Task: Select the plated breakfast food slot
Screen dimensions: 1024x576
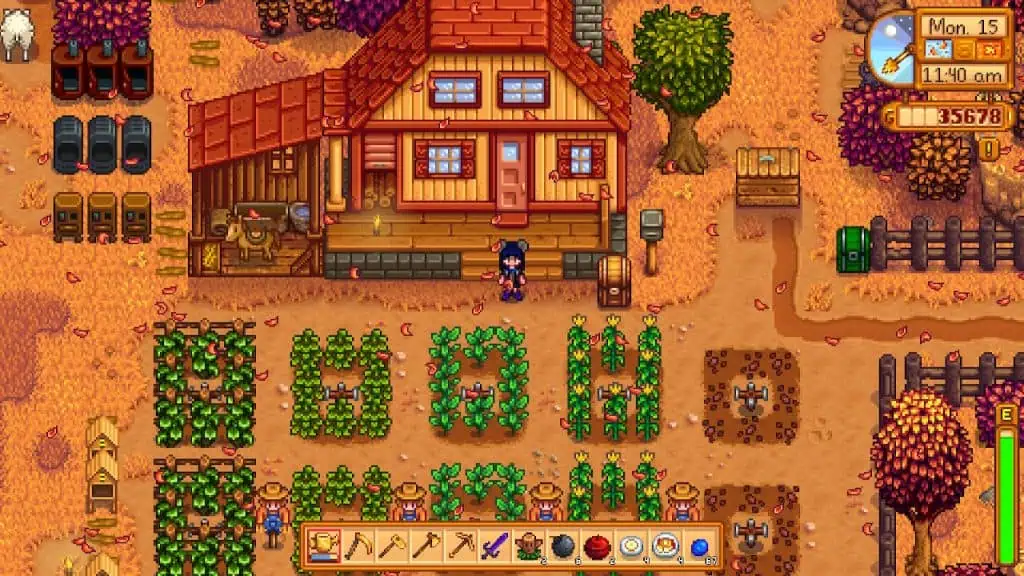Action: (x=664, y=546)
